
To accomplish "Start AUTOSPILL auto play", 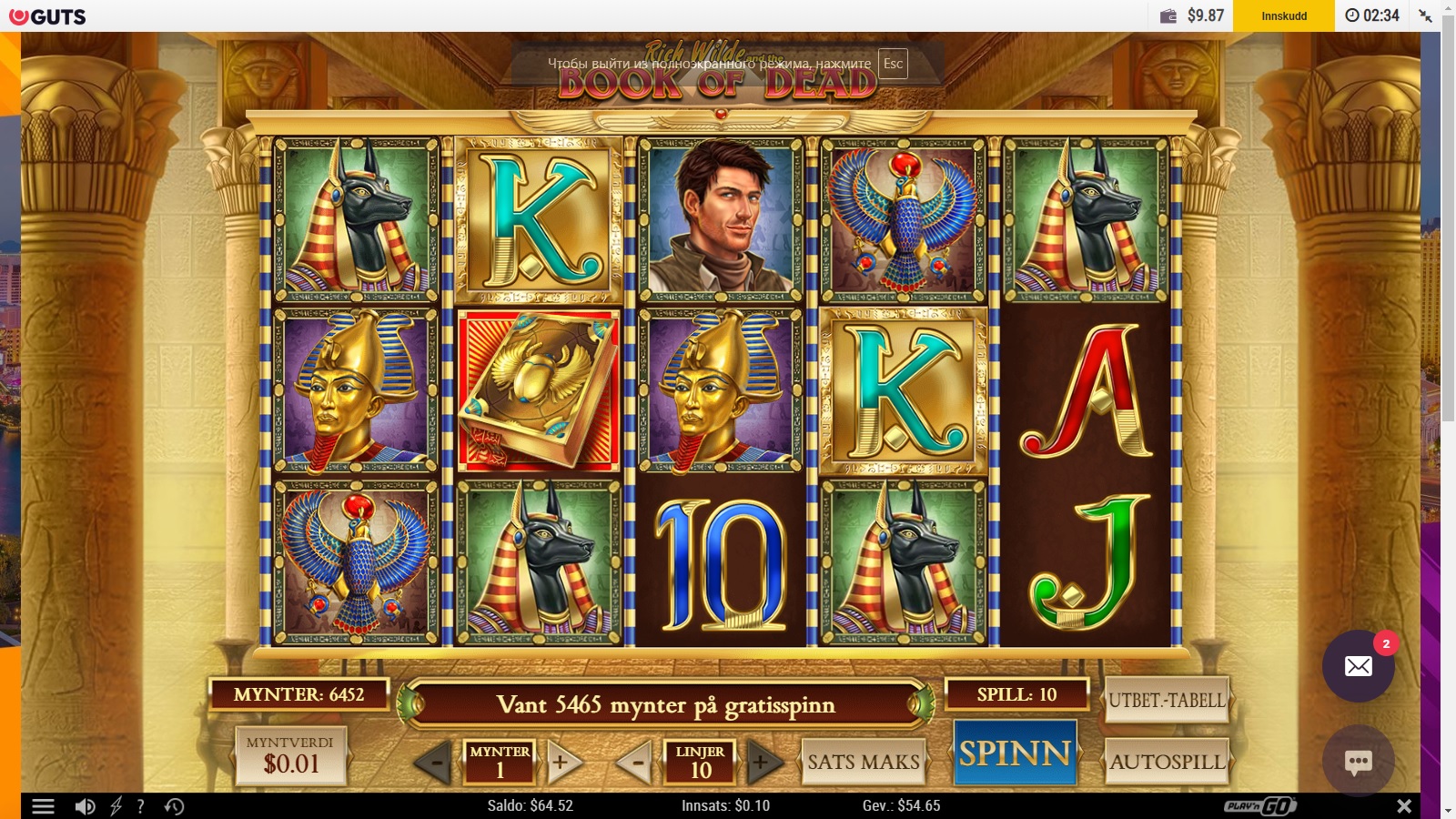I will (x=1167, y=762).
